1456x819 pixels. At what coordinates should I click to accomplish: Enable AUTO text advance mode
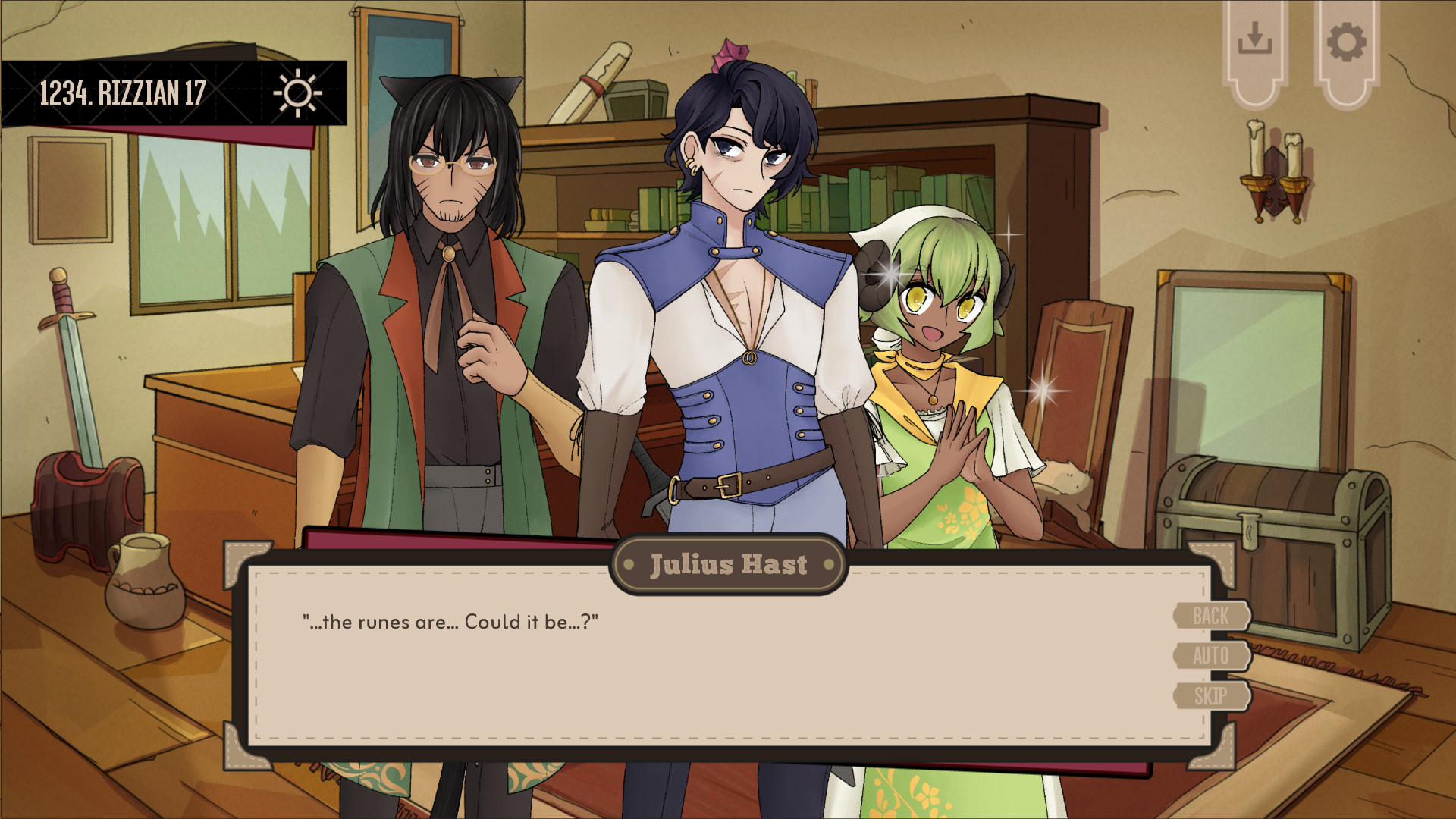coord(1210,657)
